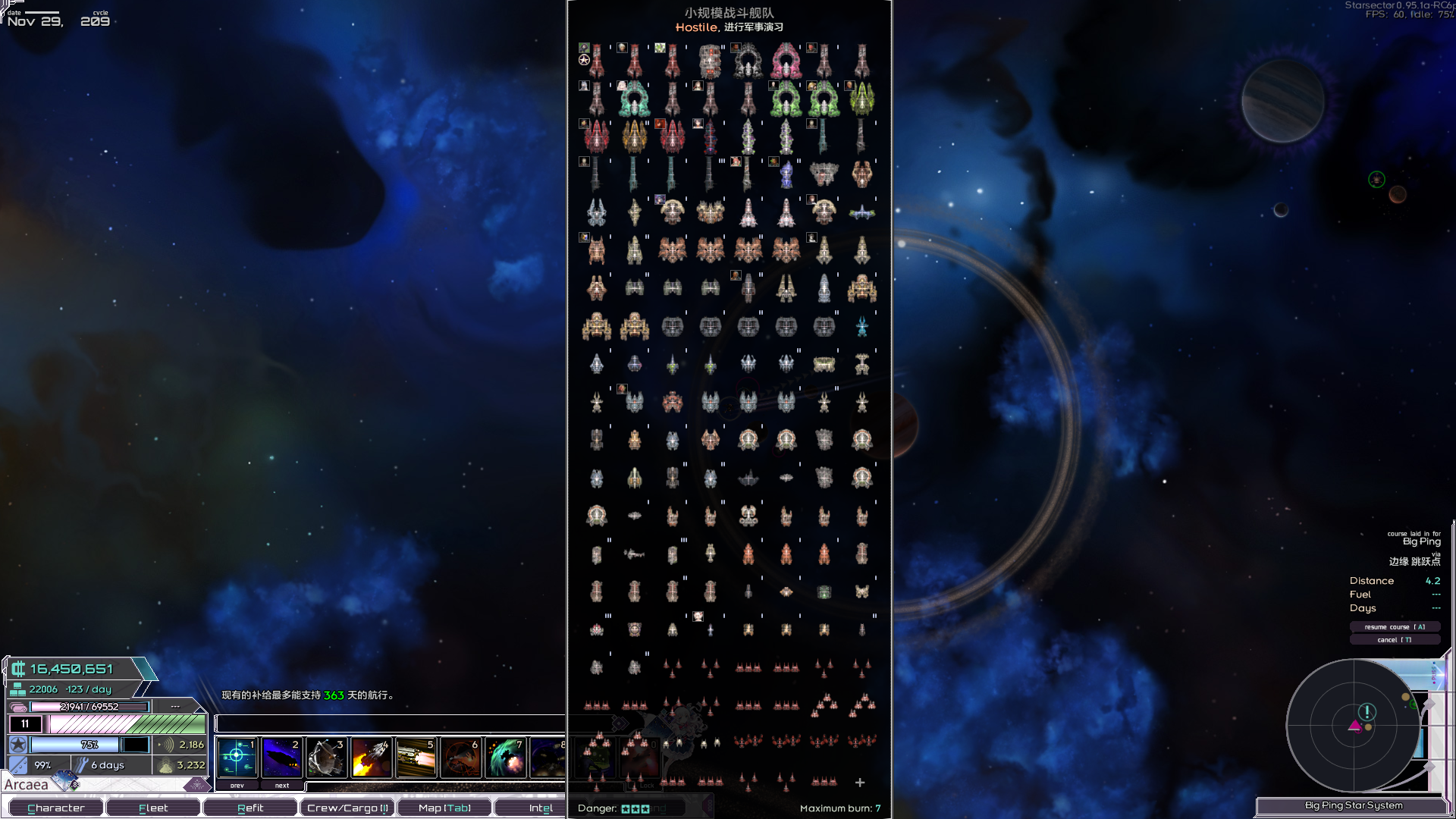Open the prev ability bar page
The image size is (1456, 819).
237,785
